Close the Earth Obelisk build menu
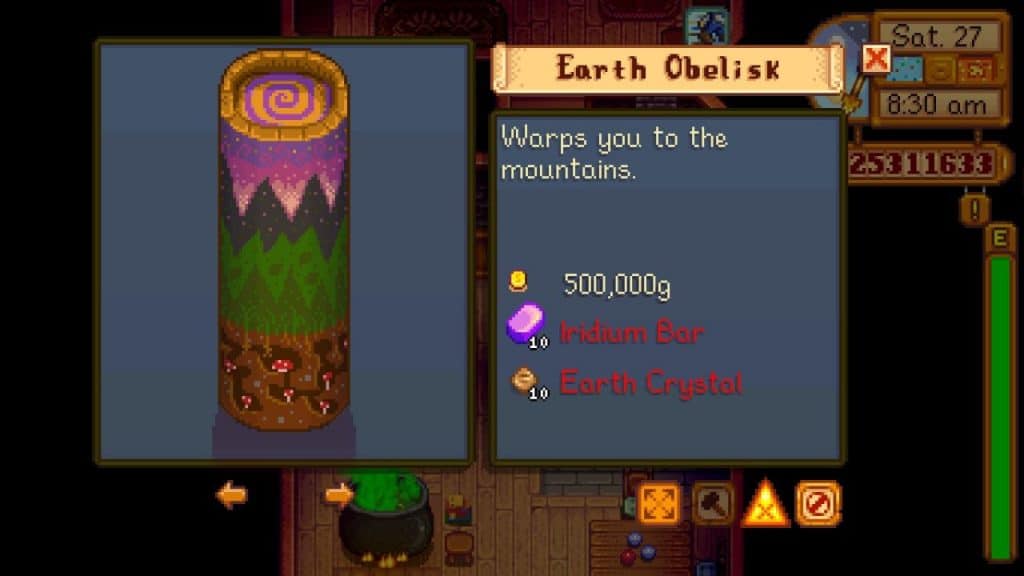The width and height of the screenshot is (1024, 576). click(875, 59)
